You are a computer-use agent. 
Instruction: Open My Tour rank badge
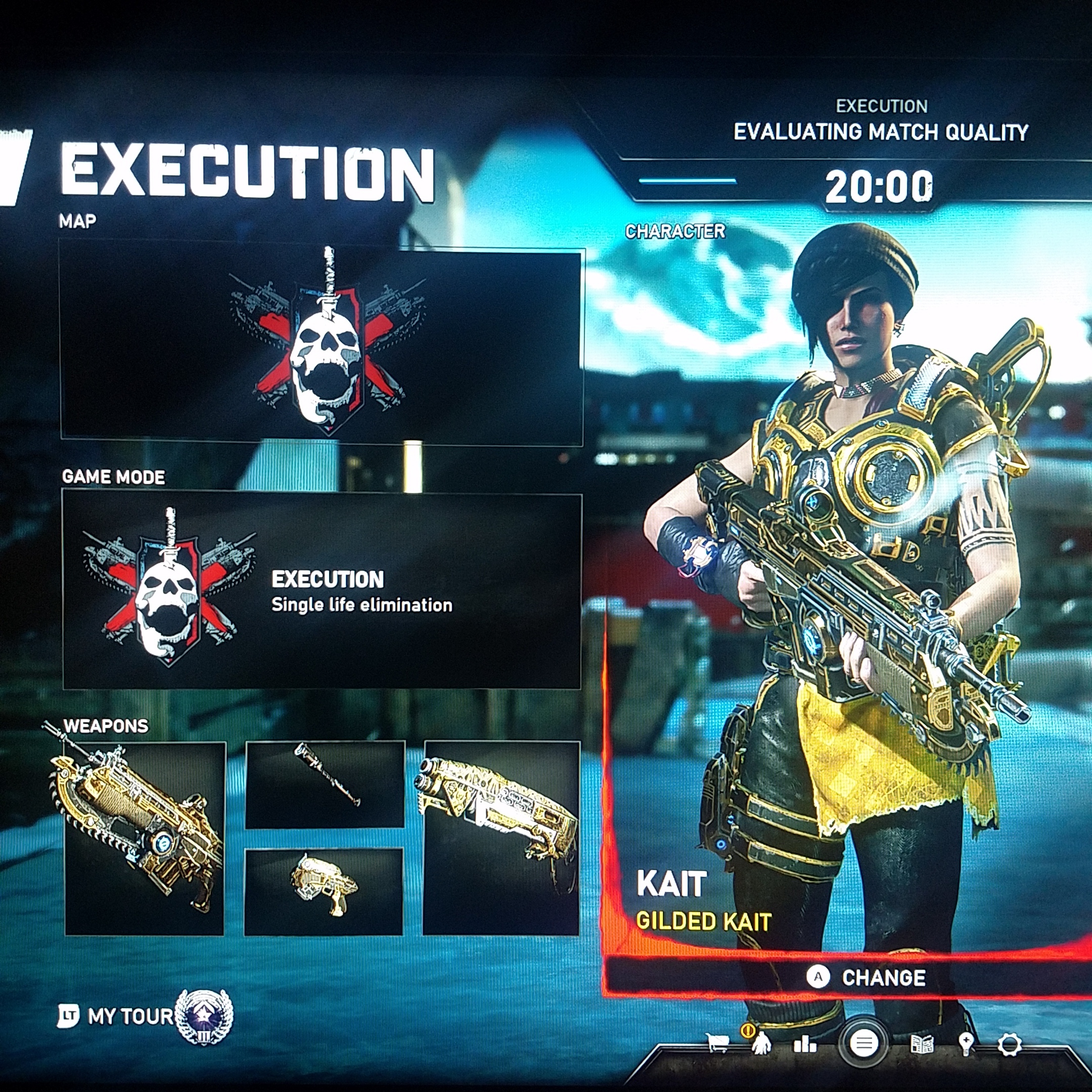[x=203, y=1016]
